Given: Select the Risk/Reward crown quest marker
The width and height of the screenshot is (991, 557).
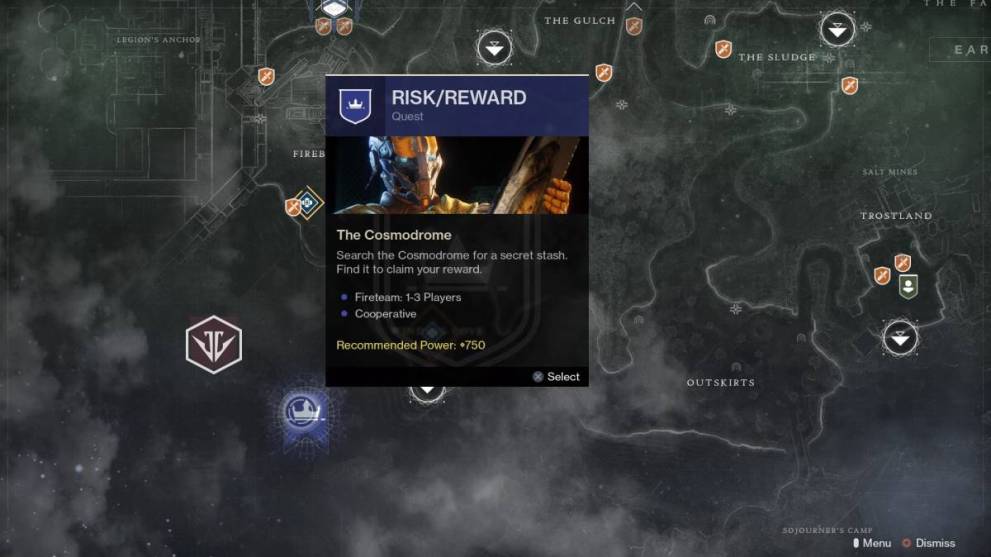Looking at the screenshot, I should 301,409.
